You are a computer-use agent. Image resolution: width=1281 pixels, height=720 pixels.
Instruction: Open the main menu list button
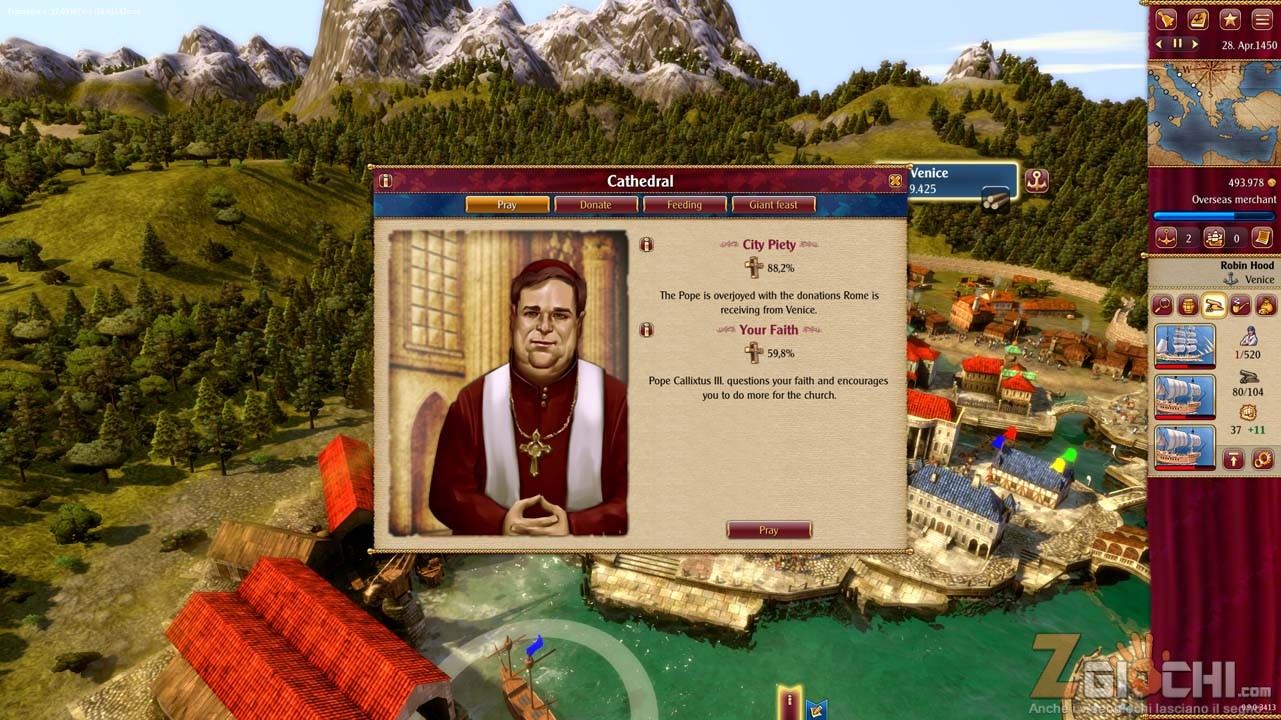click(1262, 19)
